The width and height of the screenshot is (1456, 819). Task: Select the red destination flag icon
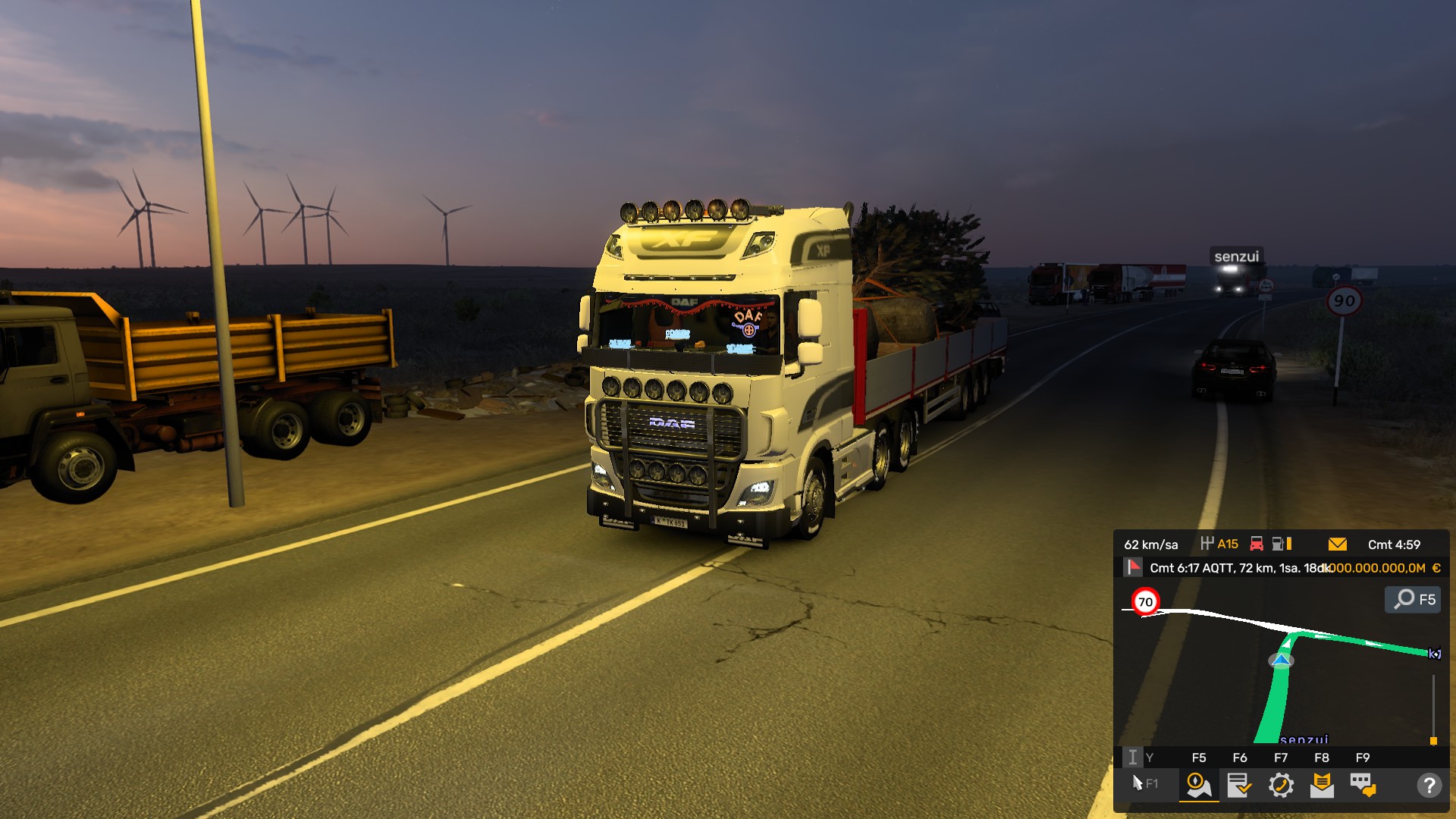coord(1133,567)
